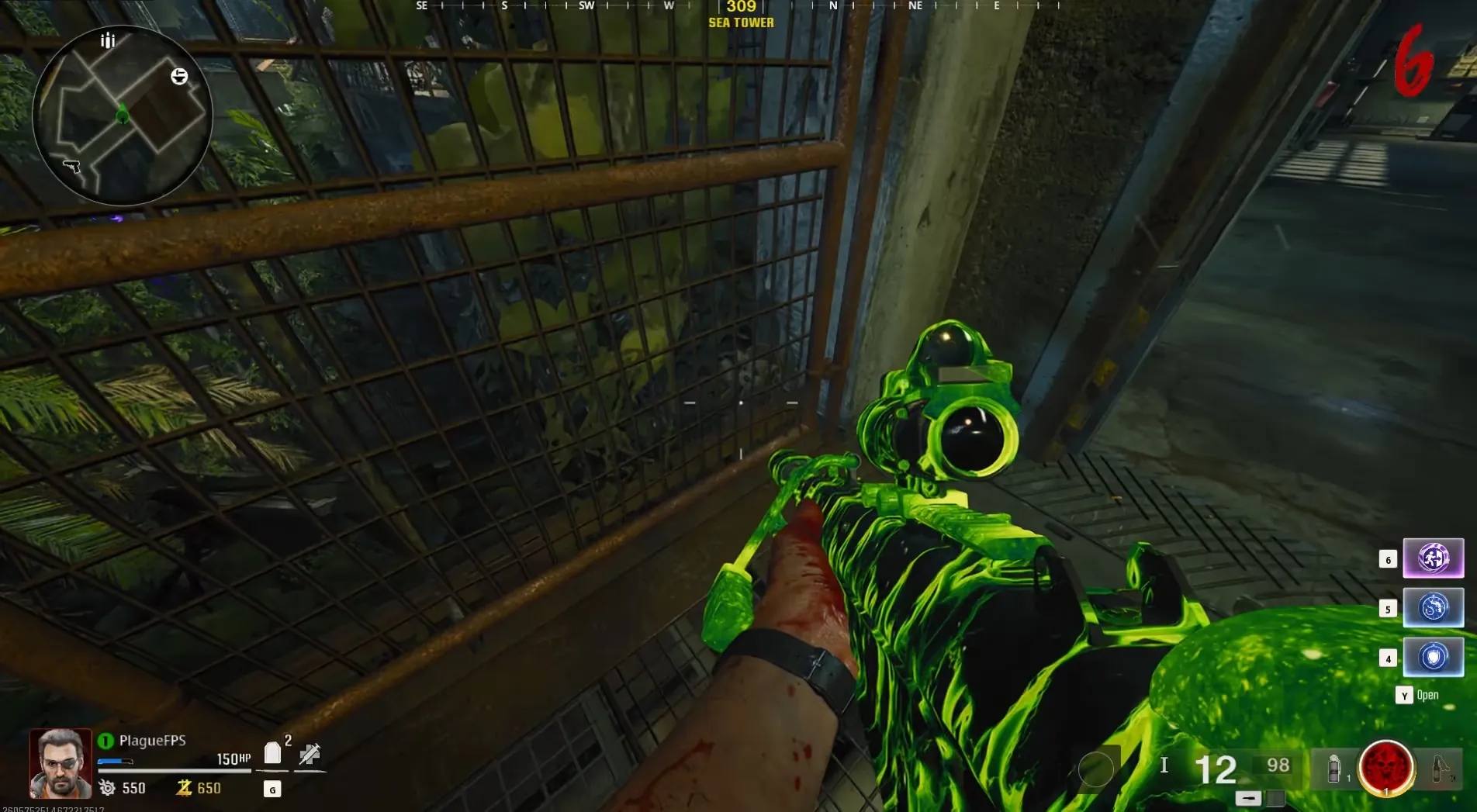
Task: Click the empty round scorestreak slot
Action: [x=1096, y=769]
